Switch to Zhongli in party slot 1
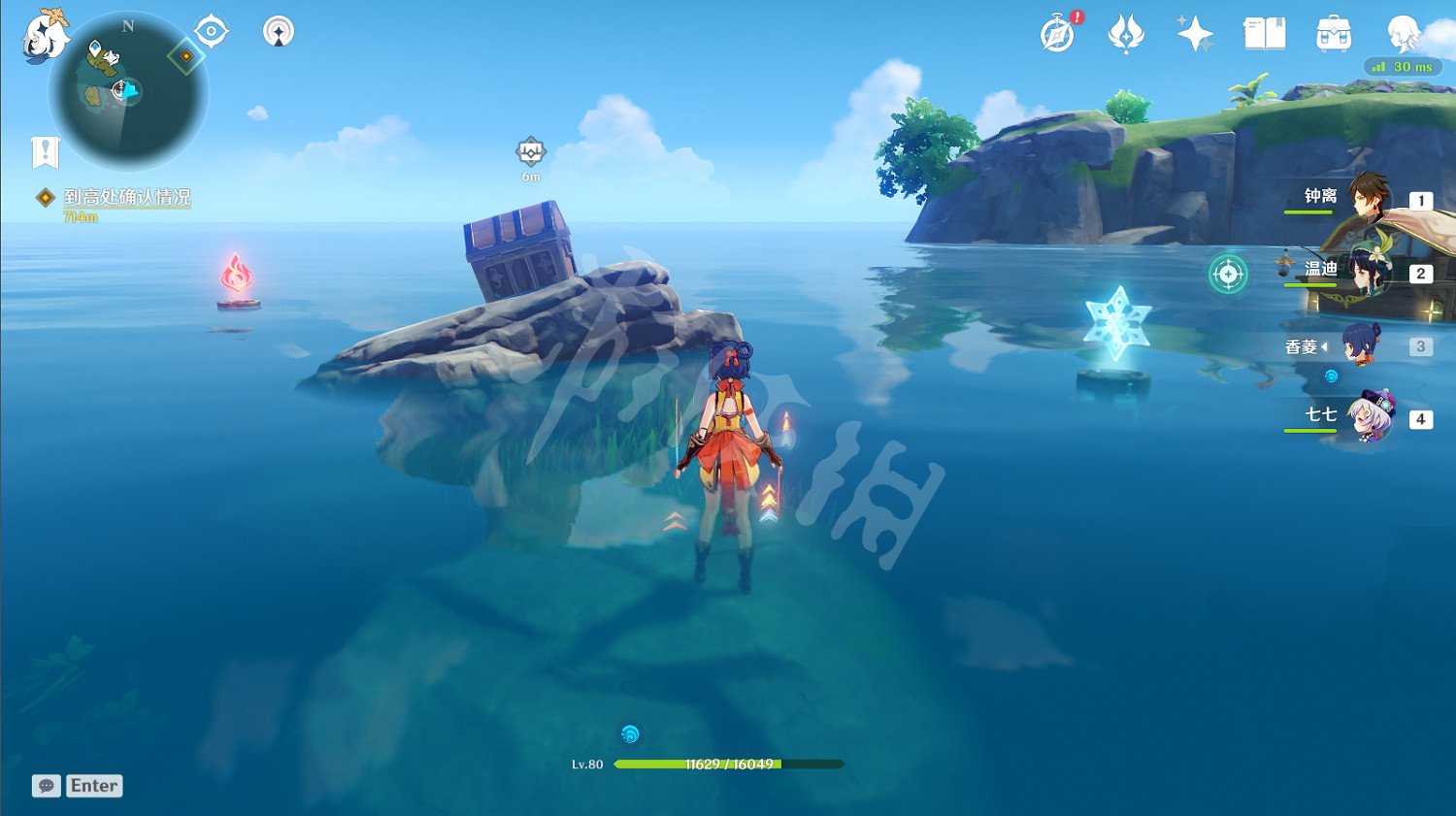This screenshot has height=816, width=1456. click(x=1369, y=199)
